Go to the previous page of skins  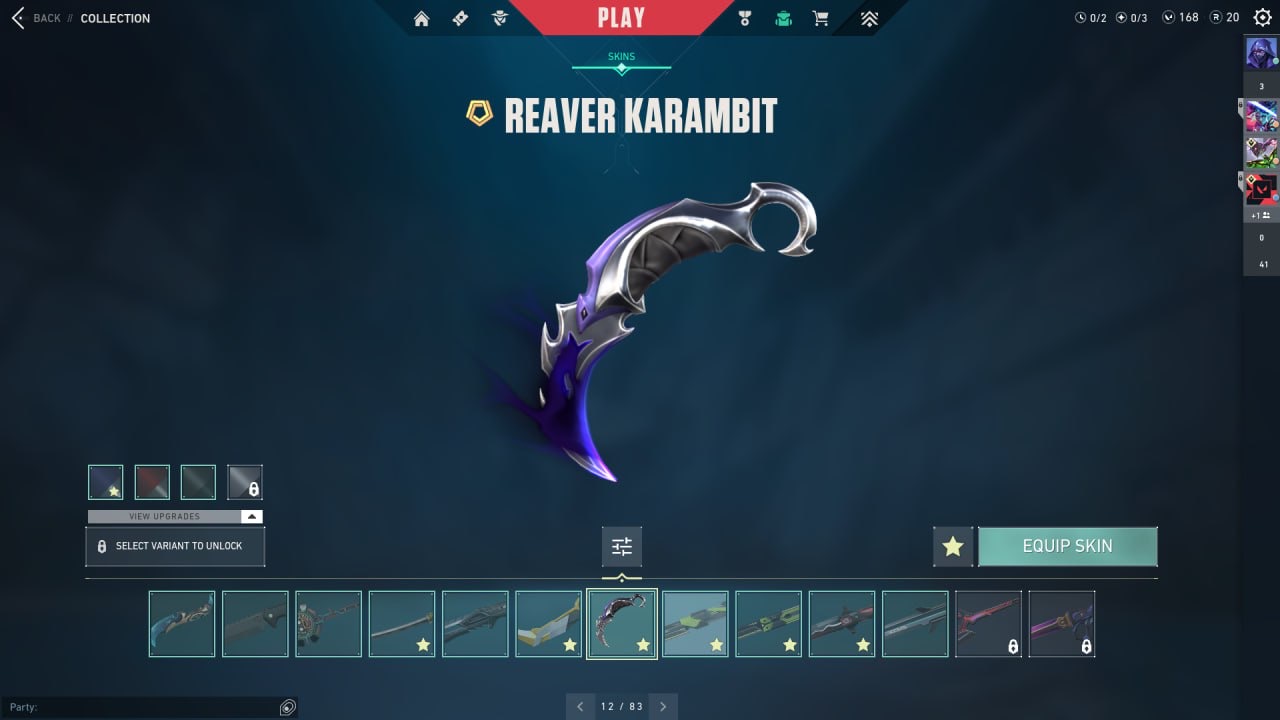580,706
